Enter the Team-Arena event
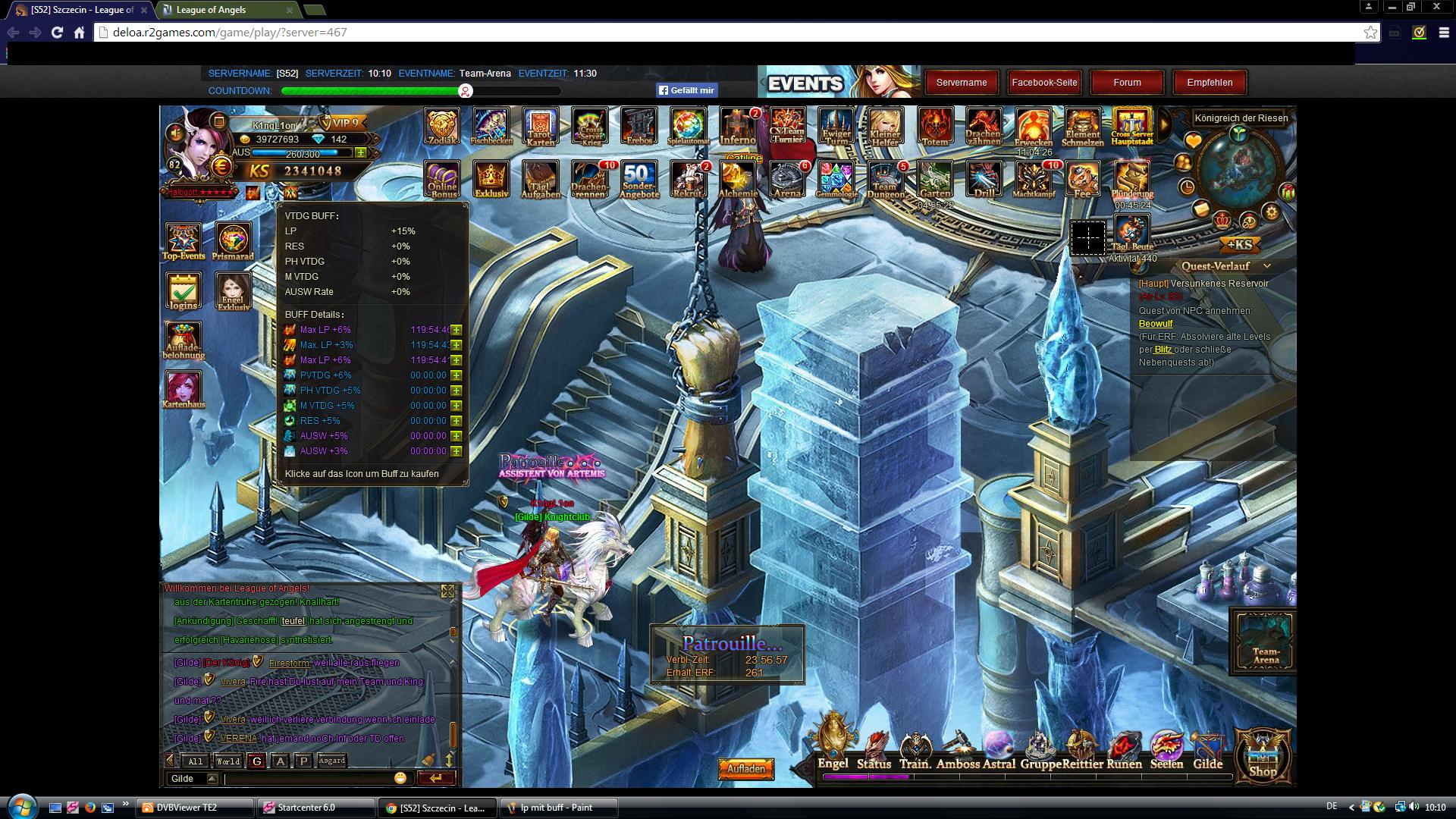This screenshot has height=819, width=1456. click(1265, 641)
